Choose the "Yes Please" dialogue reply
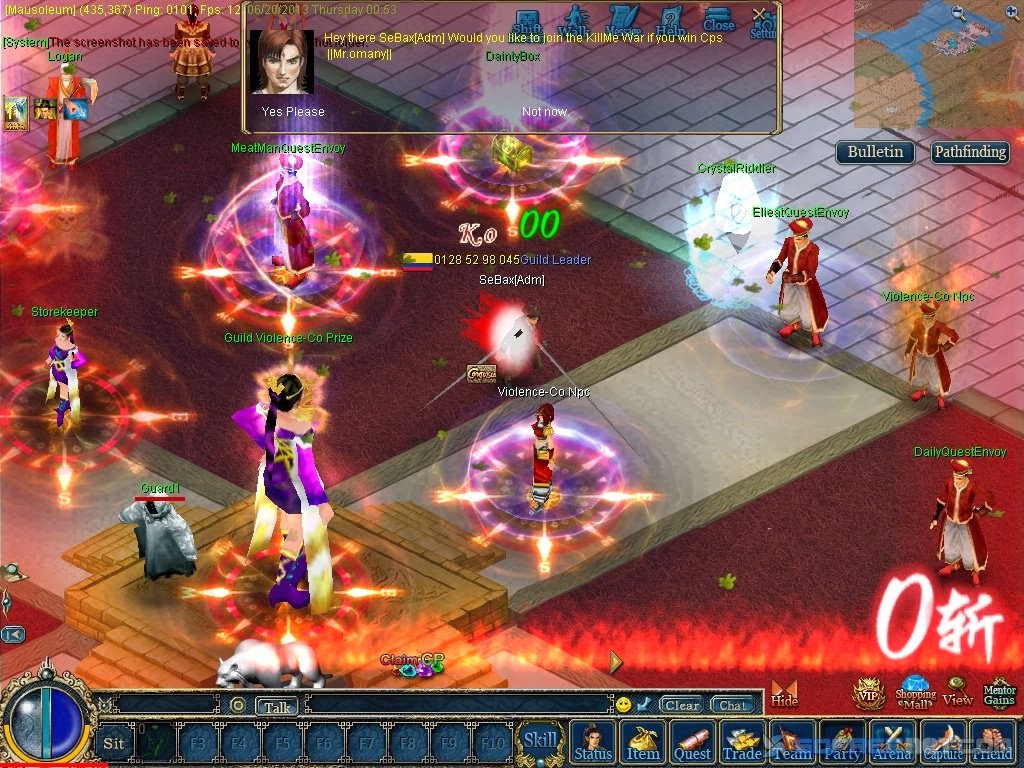 [x=293, y=112]
